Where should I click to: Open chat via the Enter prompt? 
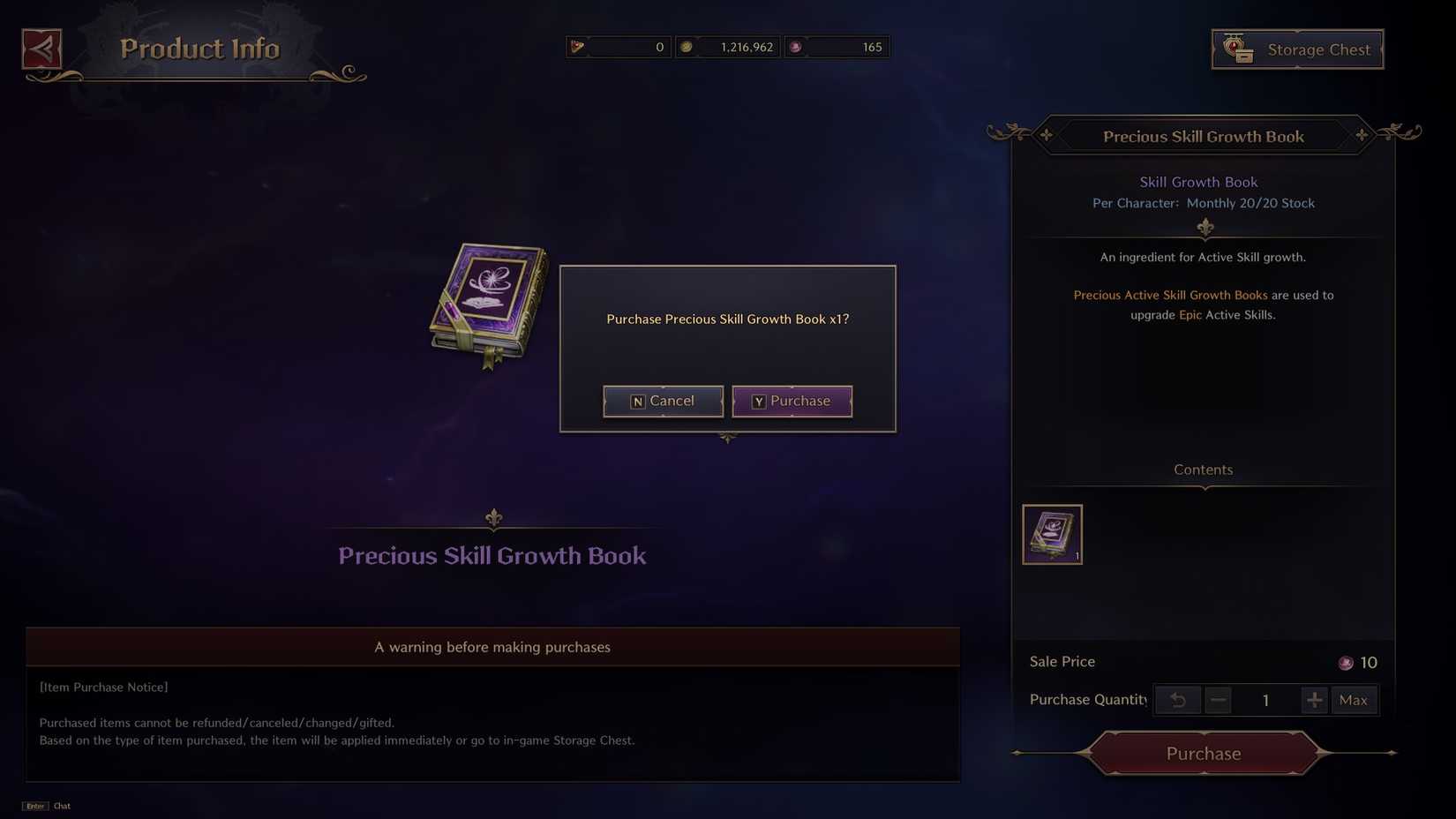point(34,806)
